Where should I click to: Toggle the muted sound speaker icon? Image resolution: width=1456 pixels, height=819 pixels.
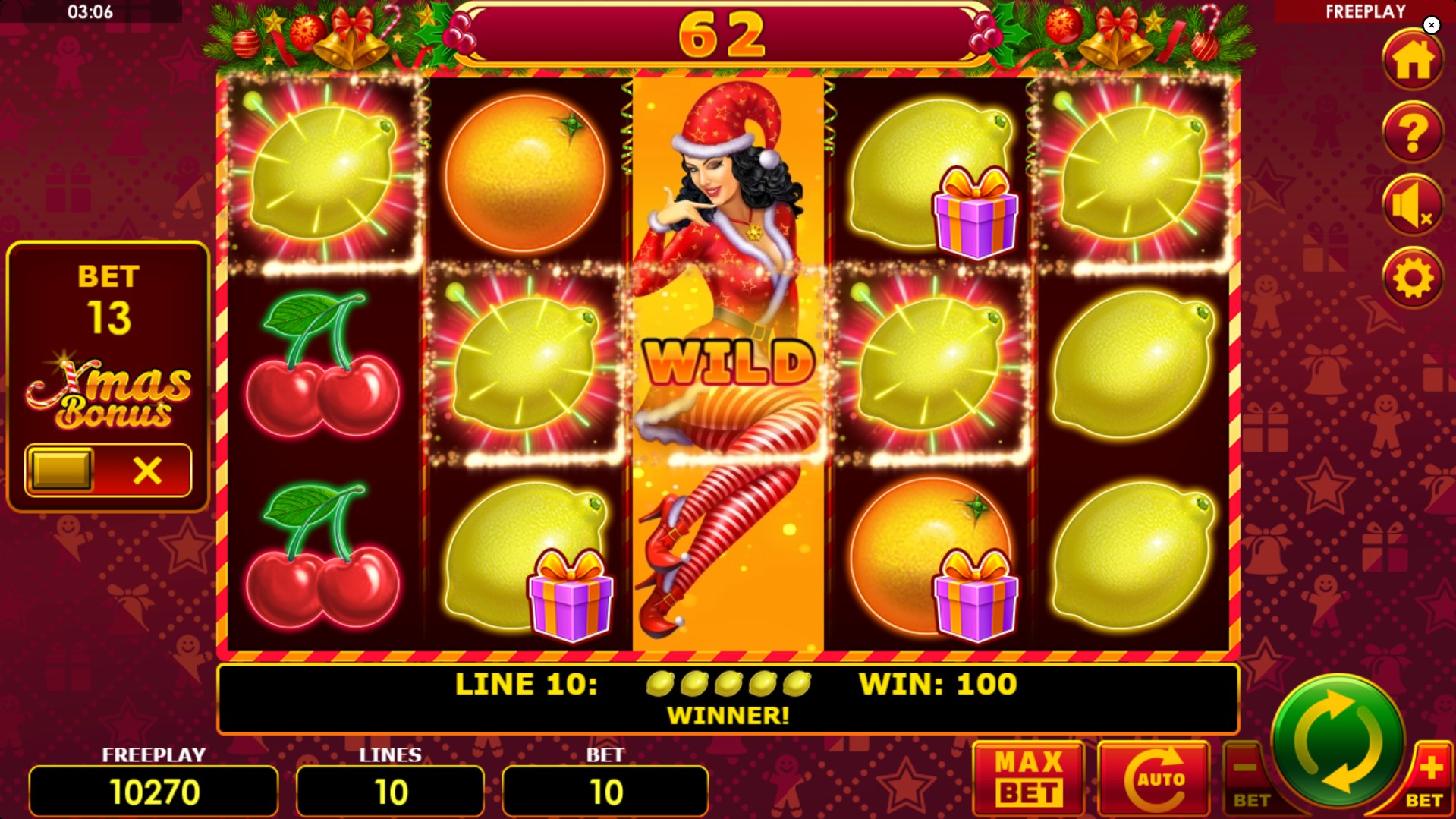click(1412, 206)
